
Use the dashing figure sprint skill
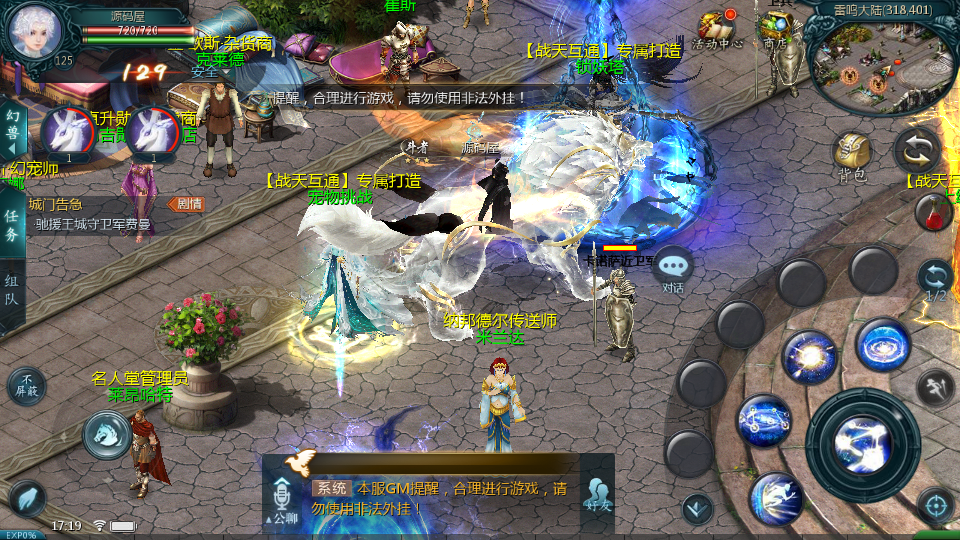[776, 499]
